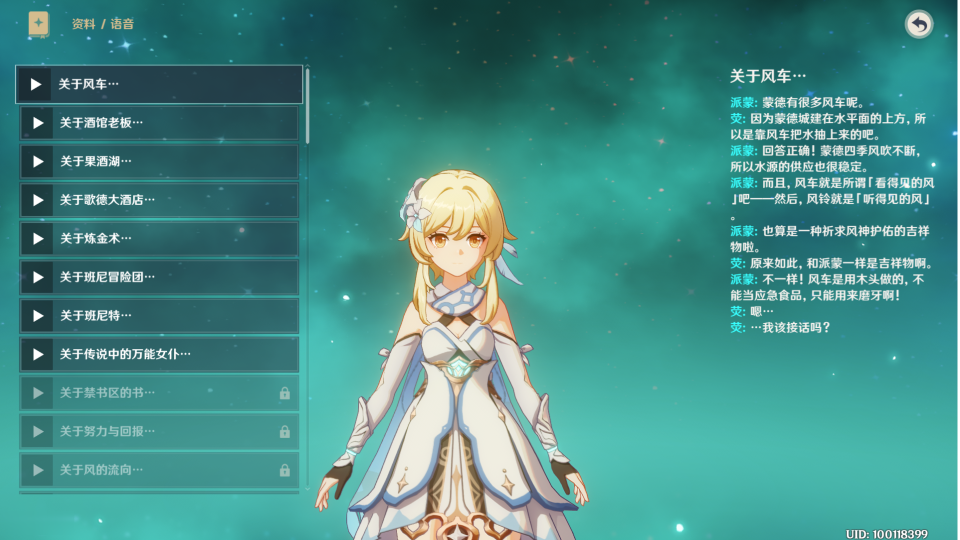Viewport: 960px width, 540px height.
Task: Select the 关于酒馆老板 voice entry
Action: [x=160, y=123]
